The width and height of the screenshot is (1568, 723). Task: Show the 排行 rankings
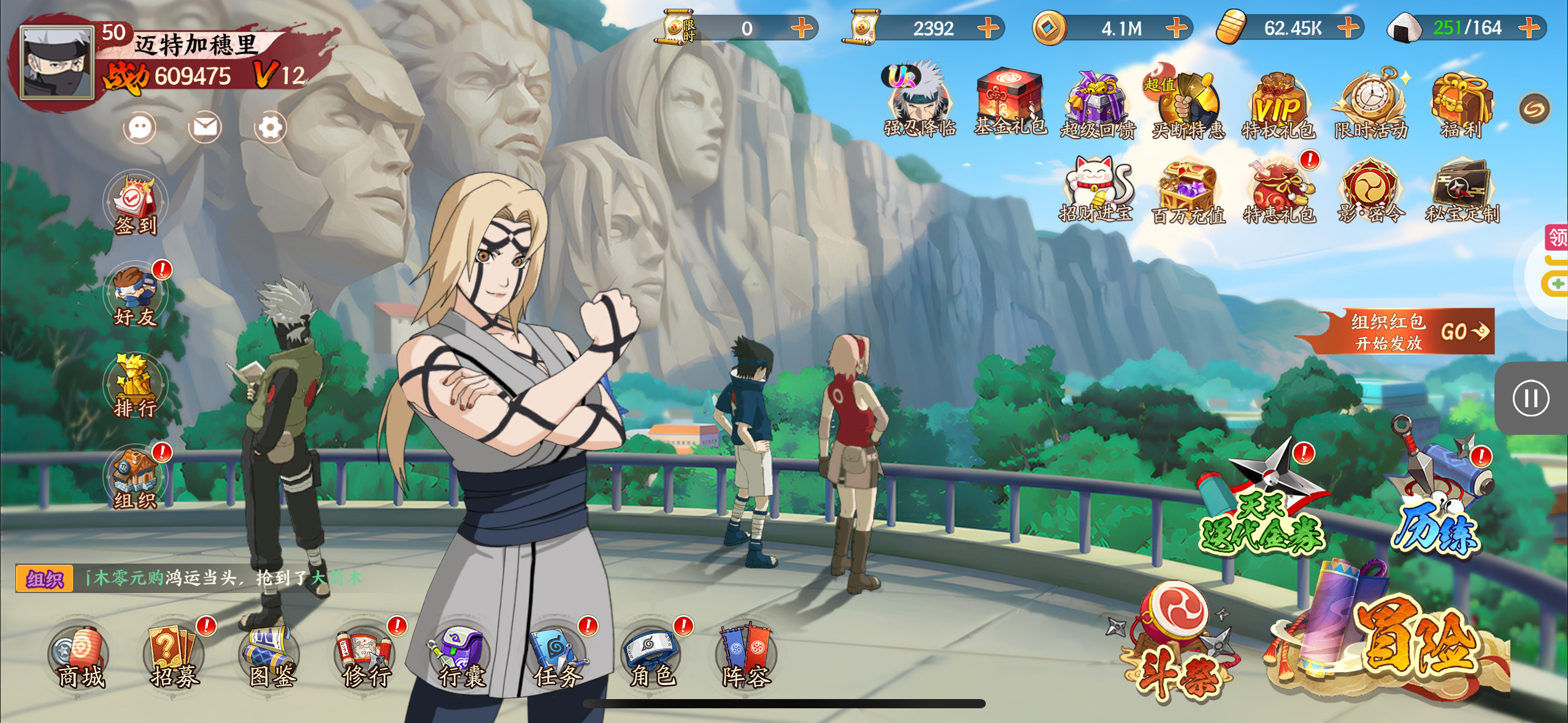(x=136, y=386)
